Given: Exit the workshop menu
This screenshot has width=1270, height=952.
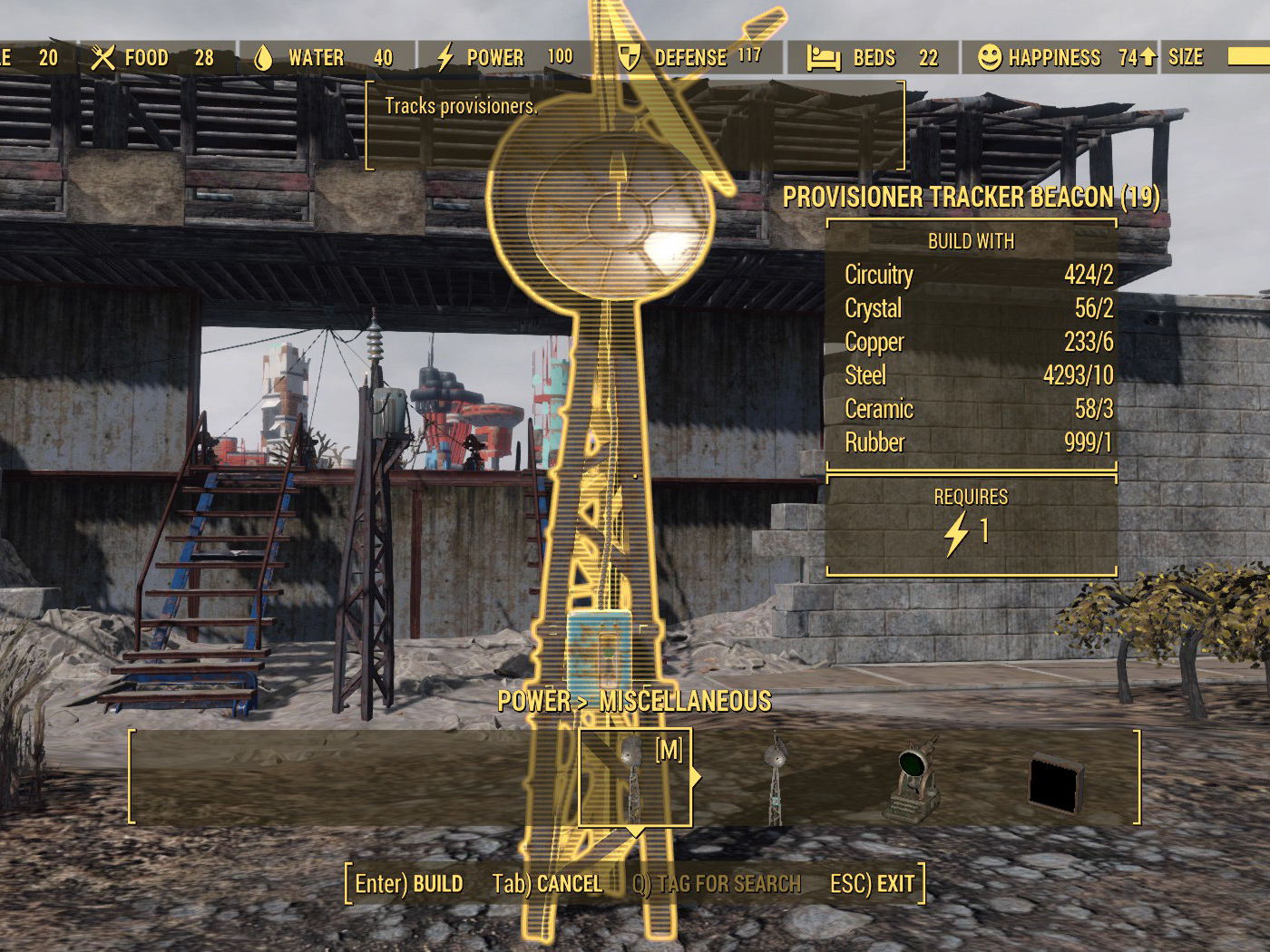Looking at the screenshot, I should [x=873, y=884].
